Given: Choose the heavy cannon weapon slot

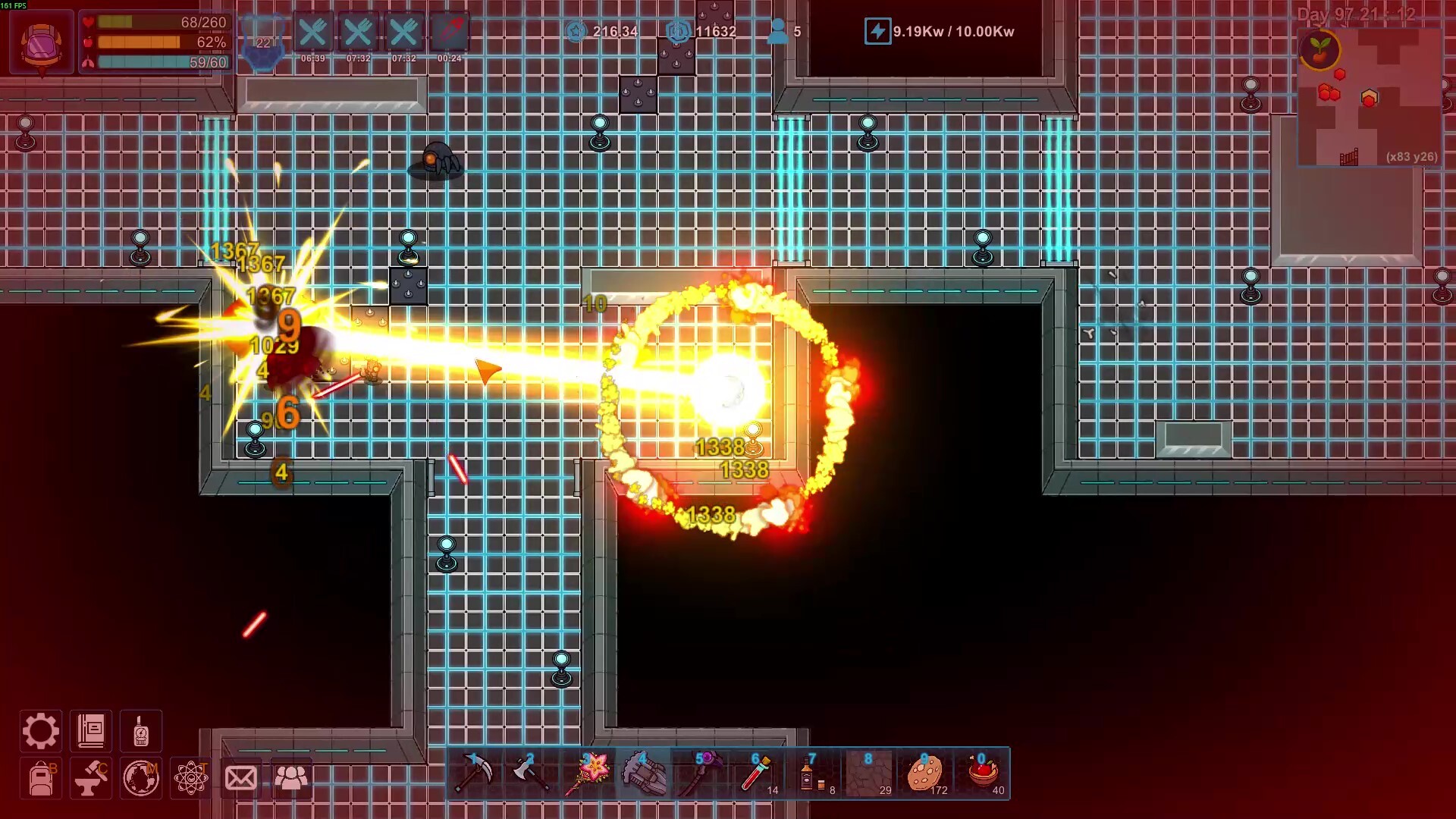Looking at the screenshot, I should coord(643,773).
